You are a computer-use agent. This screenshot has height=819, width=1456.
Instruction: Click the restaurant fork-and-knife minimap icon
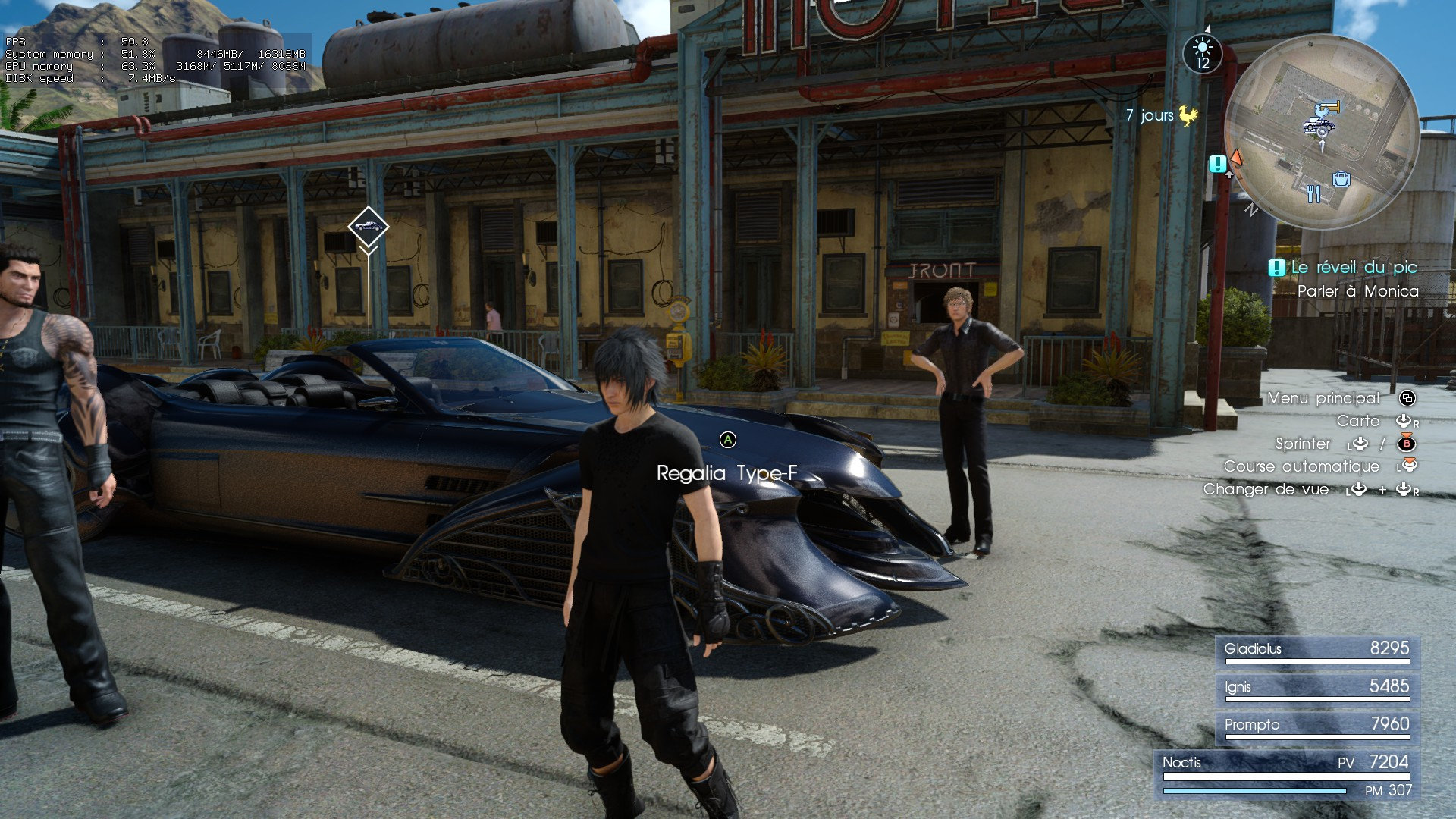point(1313,194)
